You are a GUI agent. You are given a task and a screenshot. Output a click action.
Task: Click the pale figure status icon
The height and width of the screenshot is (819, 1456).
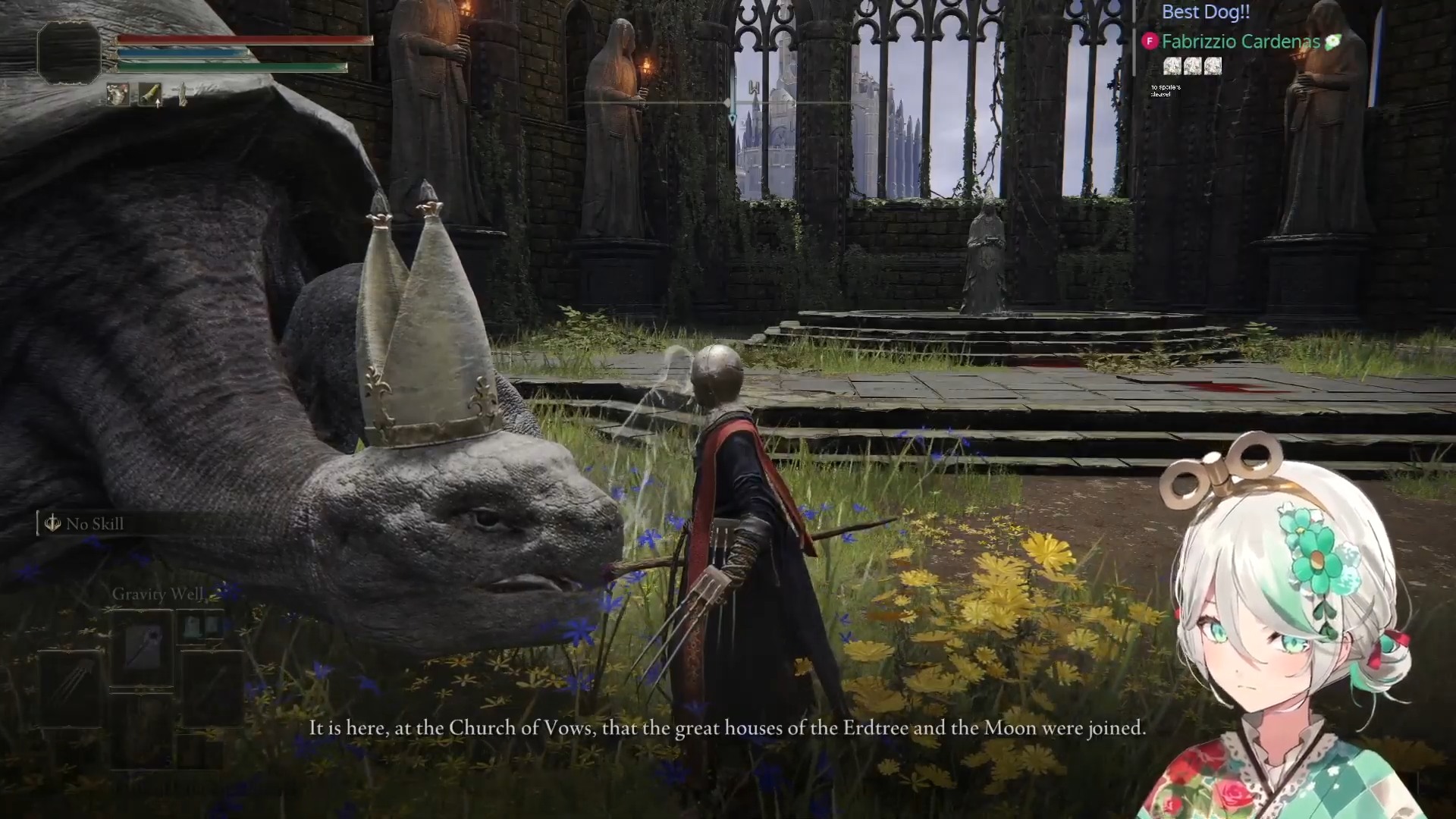pyautogui.click(x=182, y=95)
